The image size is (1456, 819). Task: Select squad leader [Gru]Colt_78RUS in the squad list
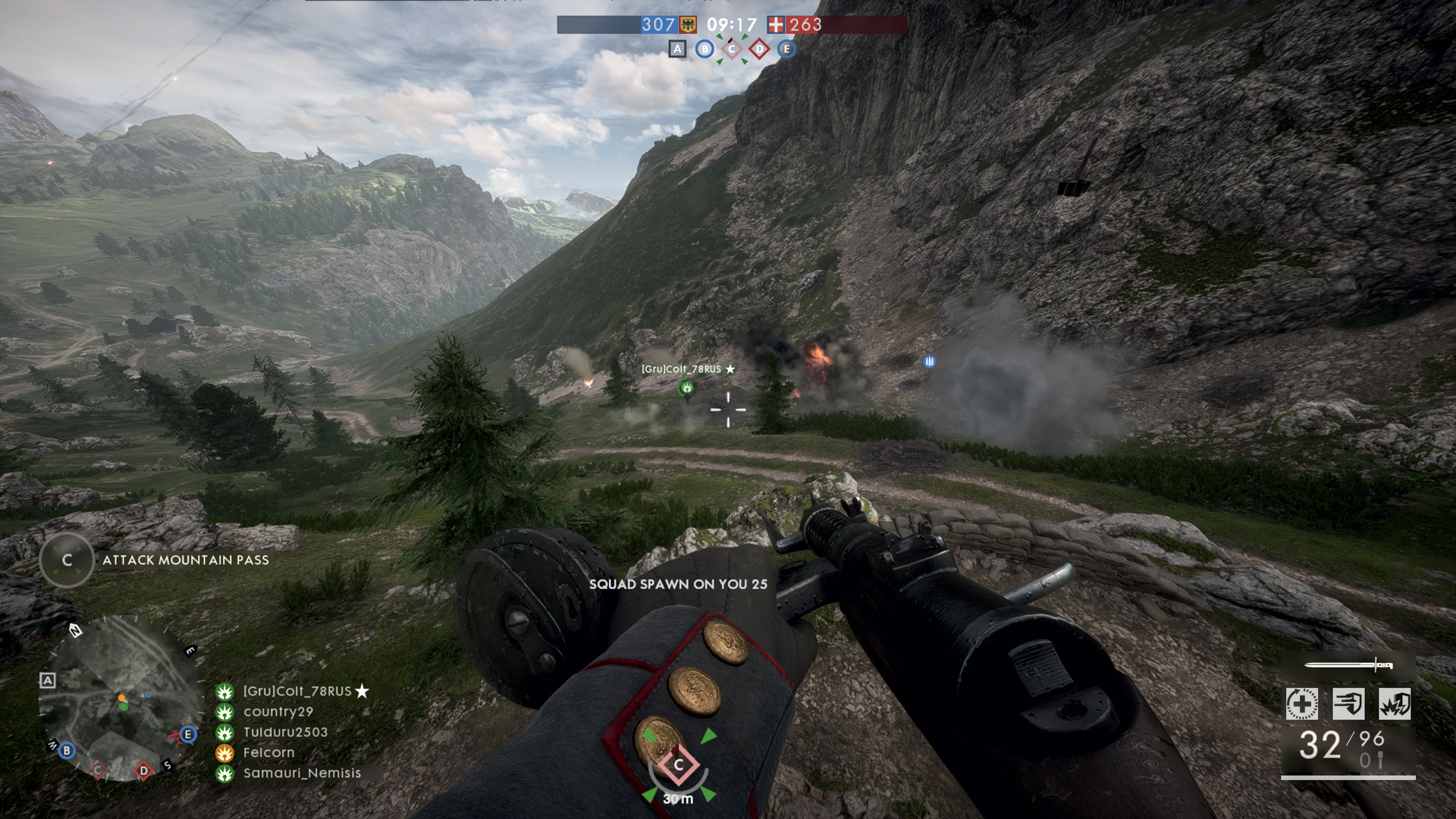297,691
